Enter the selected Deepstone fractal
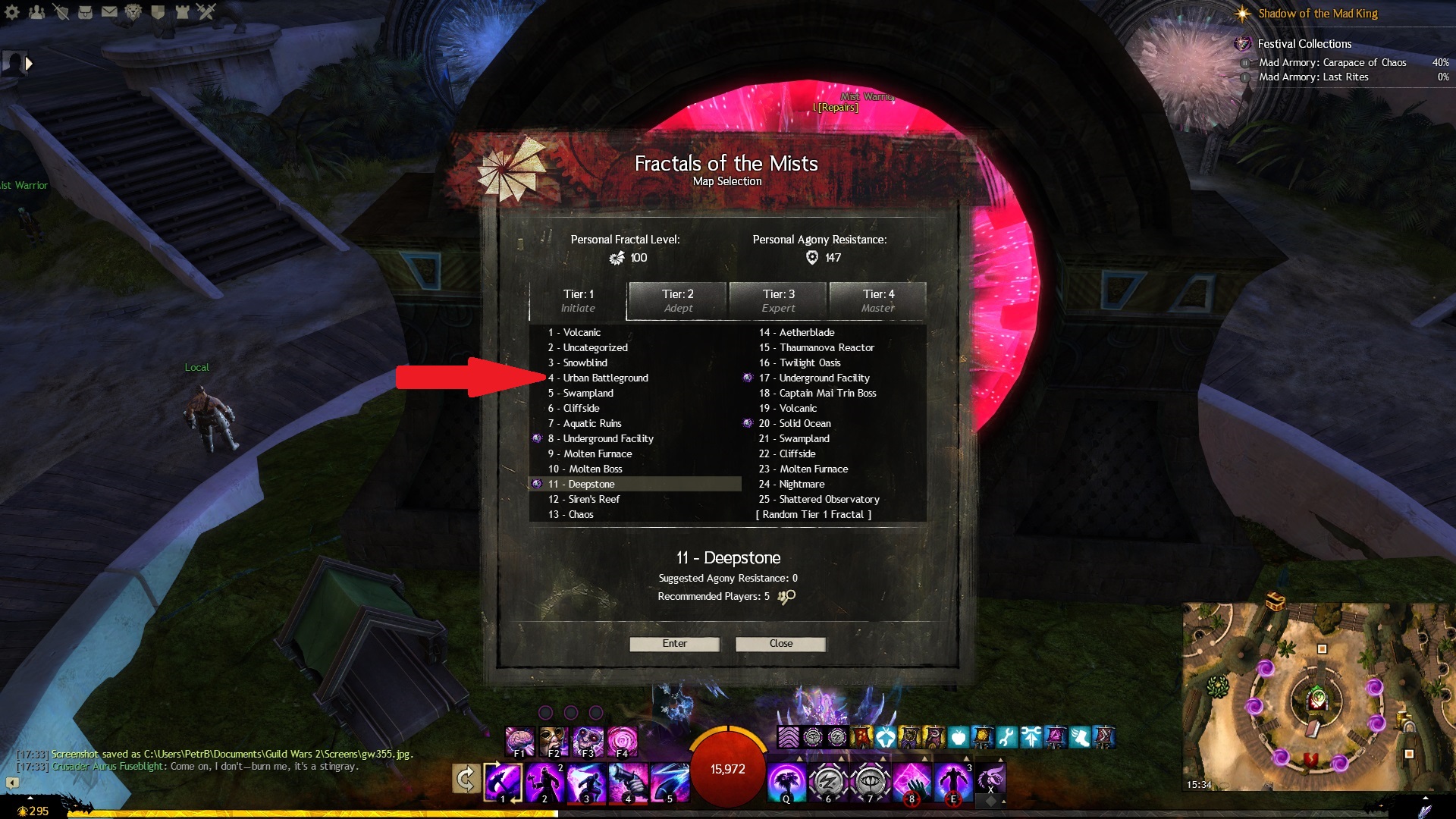1456x819 pixels. point(674,644)
